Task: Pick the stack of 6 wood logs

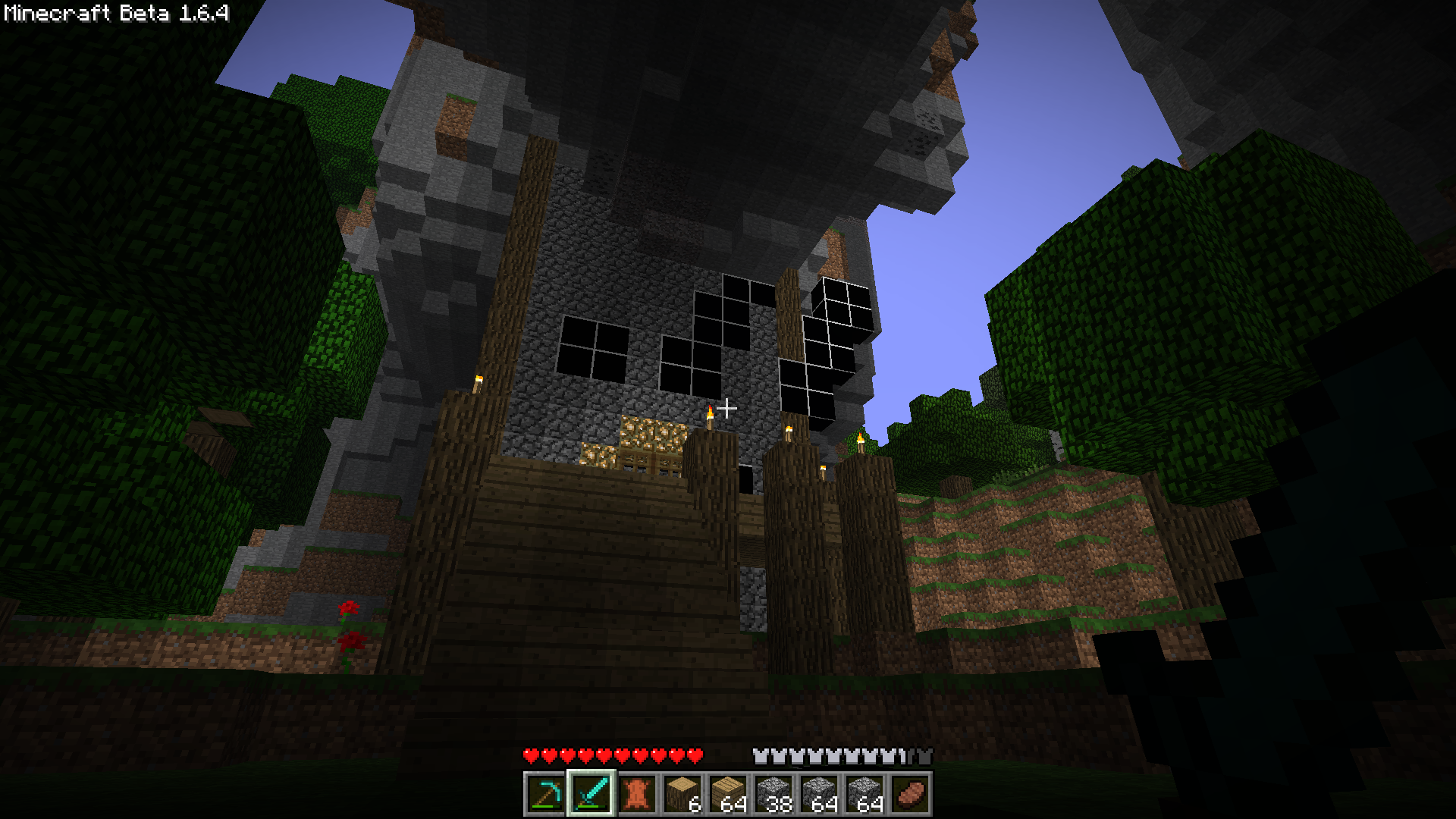Action: click(682, 794)
